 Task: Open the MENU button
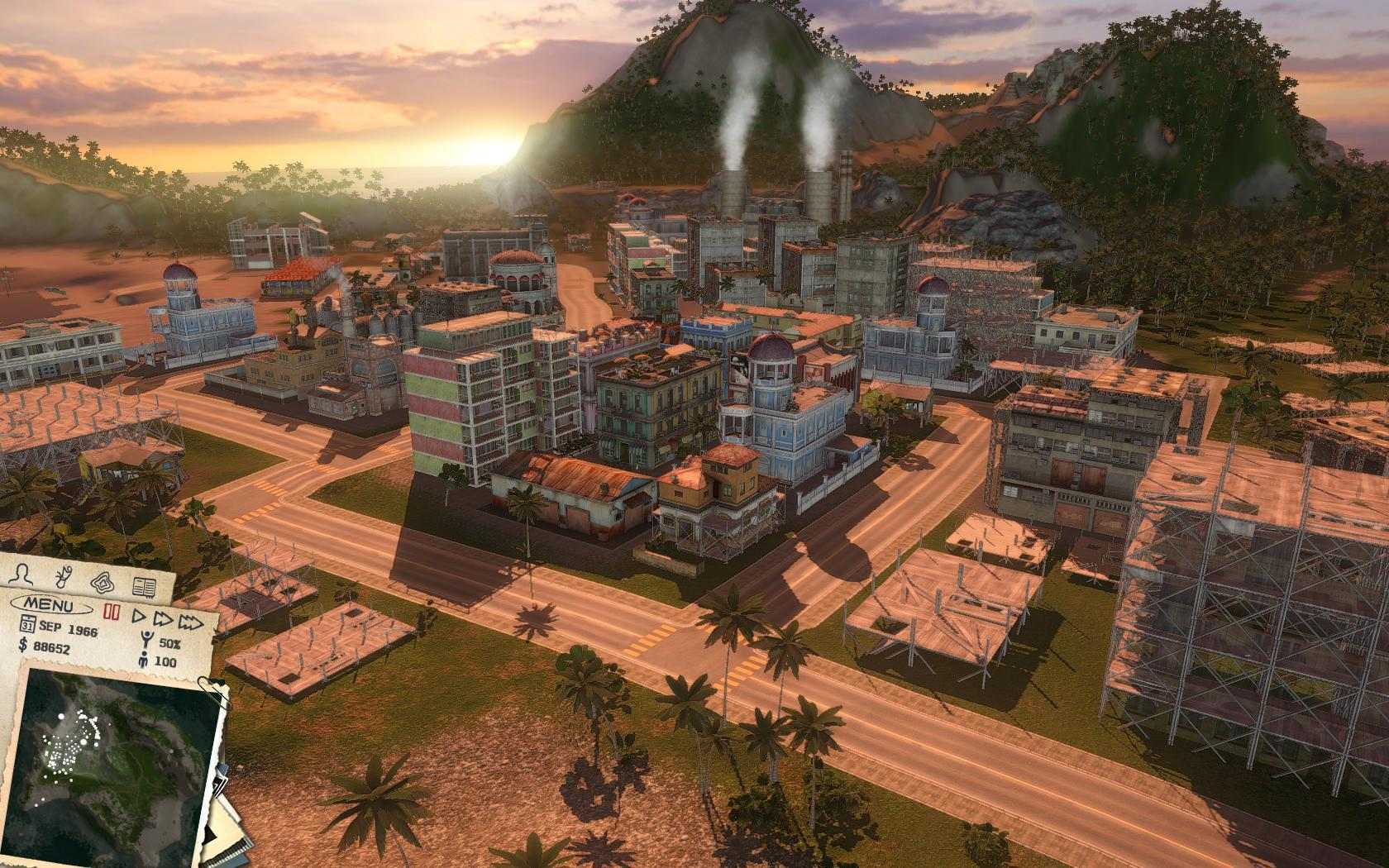tap(50, 604)
